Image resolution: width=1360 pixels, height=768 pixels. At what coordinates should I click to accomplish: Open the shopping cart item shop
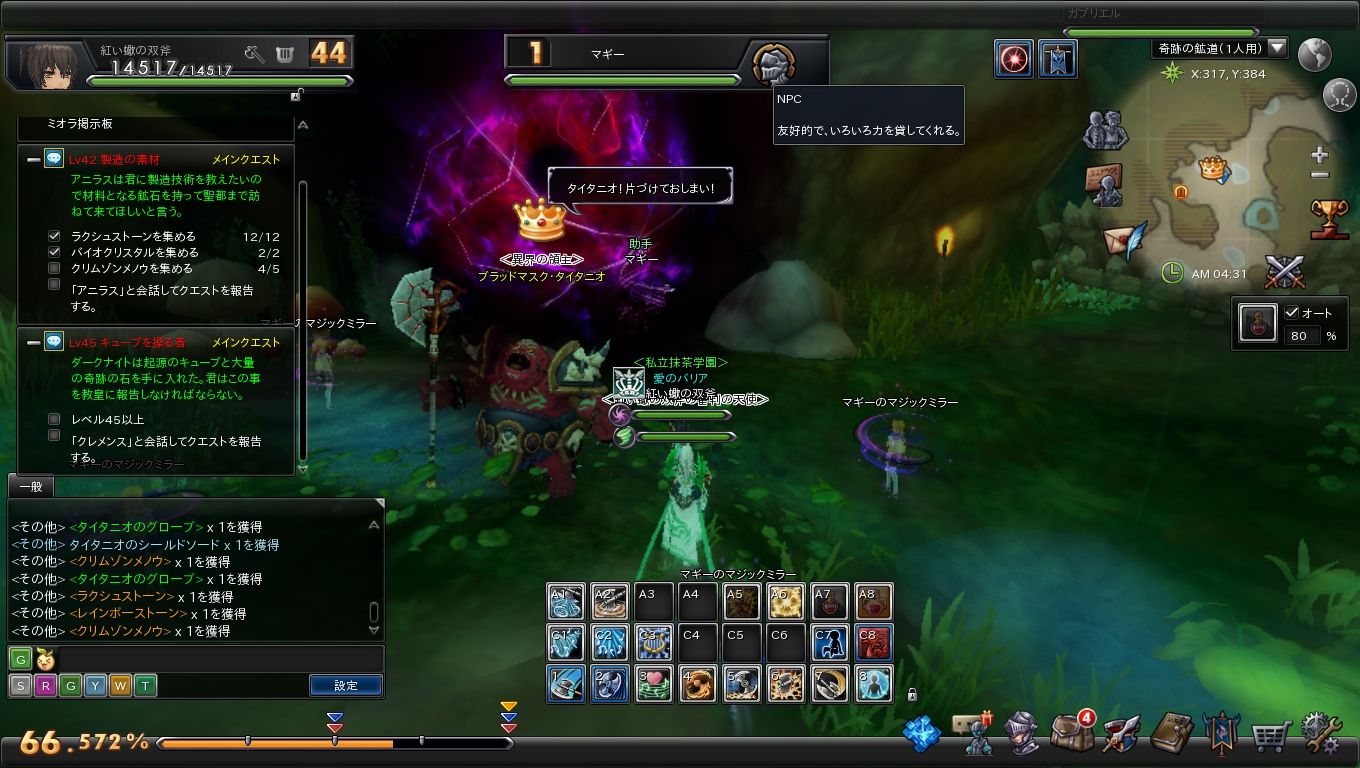(x=1270, y=736)
